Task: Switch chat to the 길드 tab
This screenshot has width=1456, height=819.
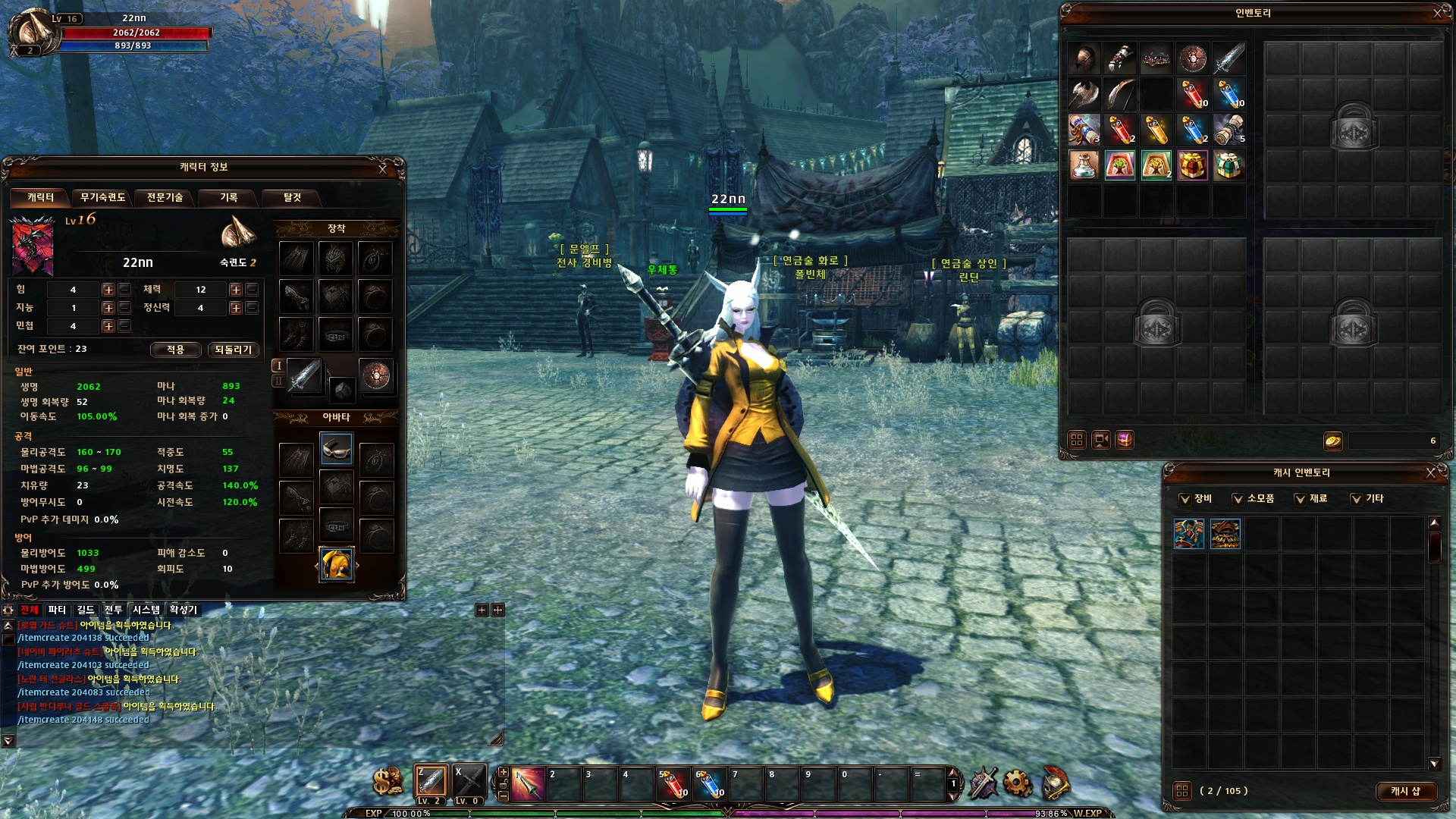Action: (x=86, y=610)
